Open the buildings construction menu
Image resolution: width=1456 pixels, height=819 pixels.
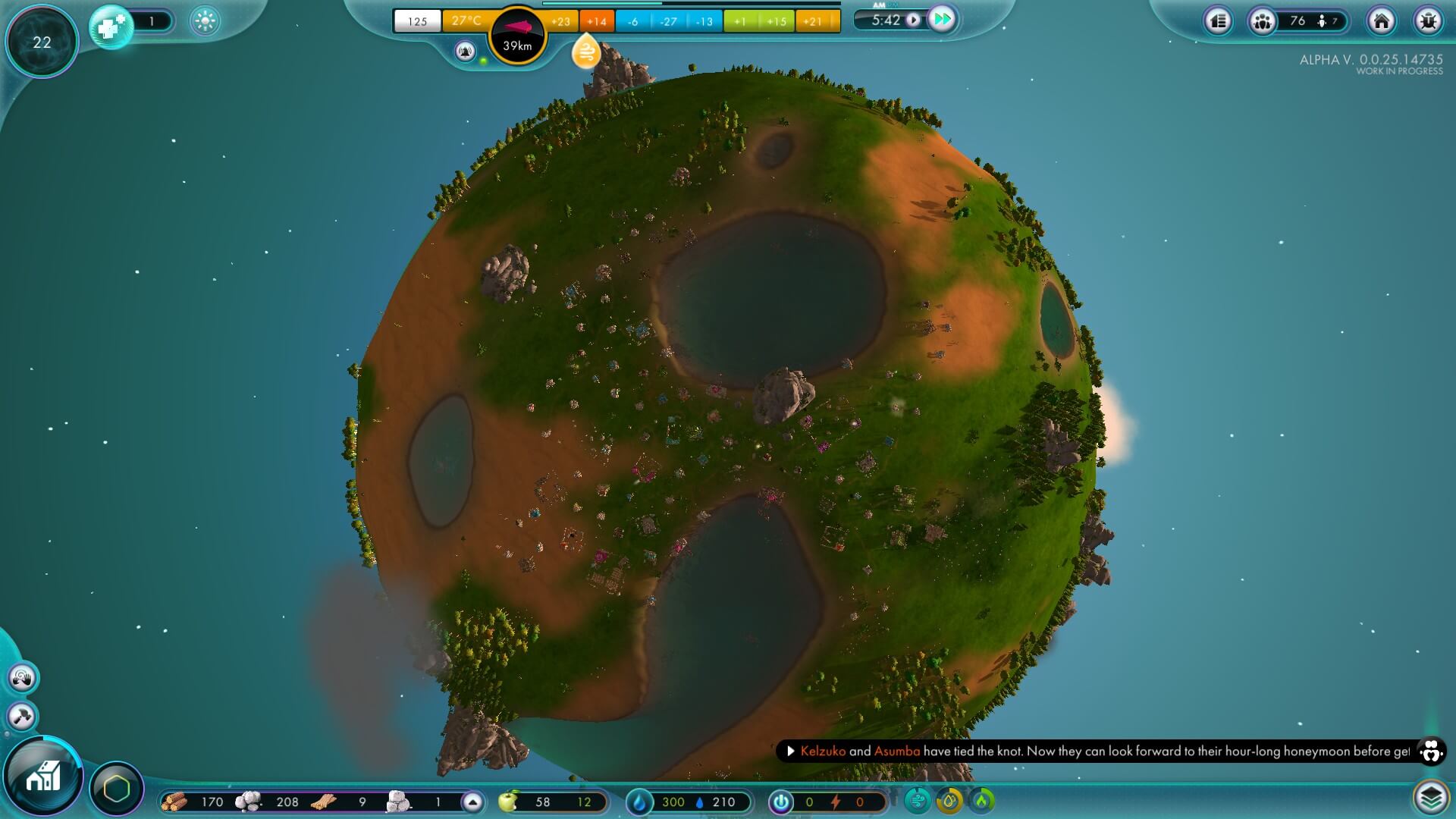tap(43, 776)
